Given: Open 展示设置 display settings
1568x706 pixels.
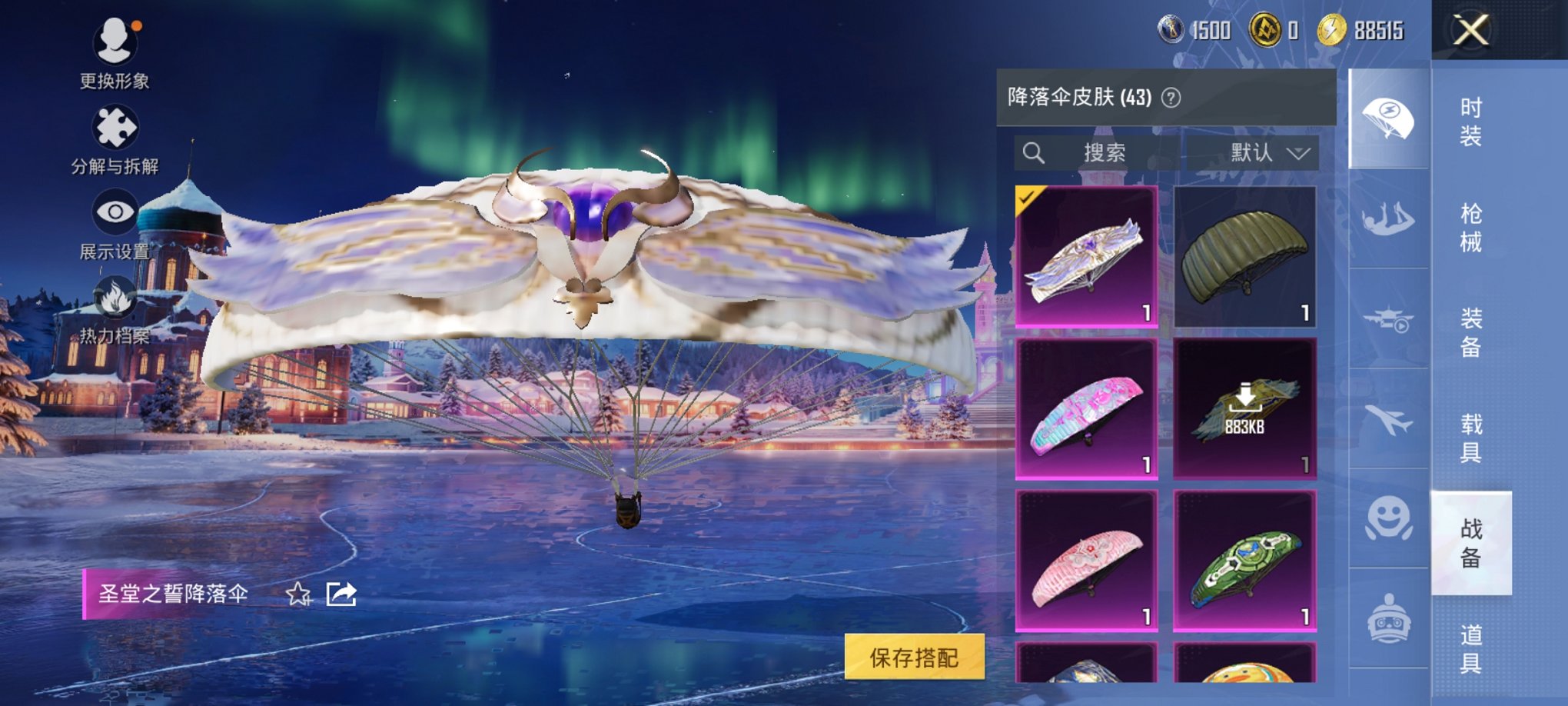Looking at the screenshot, I should point(114,210).
